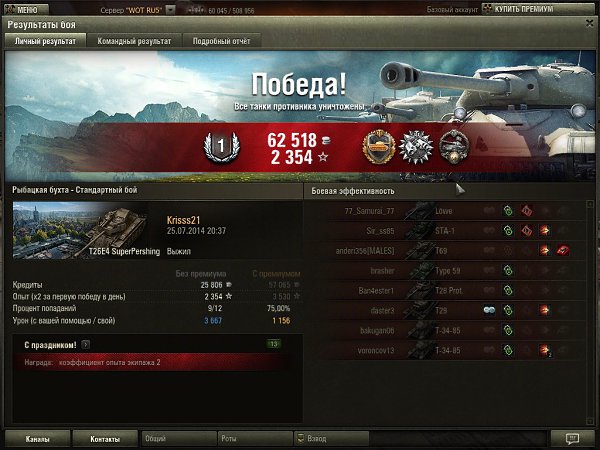Click the question mark beside С праздником!

click(x=86, y=345)
